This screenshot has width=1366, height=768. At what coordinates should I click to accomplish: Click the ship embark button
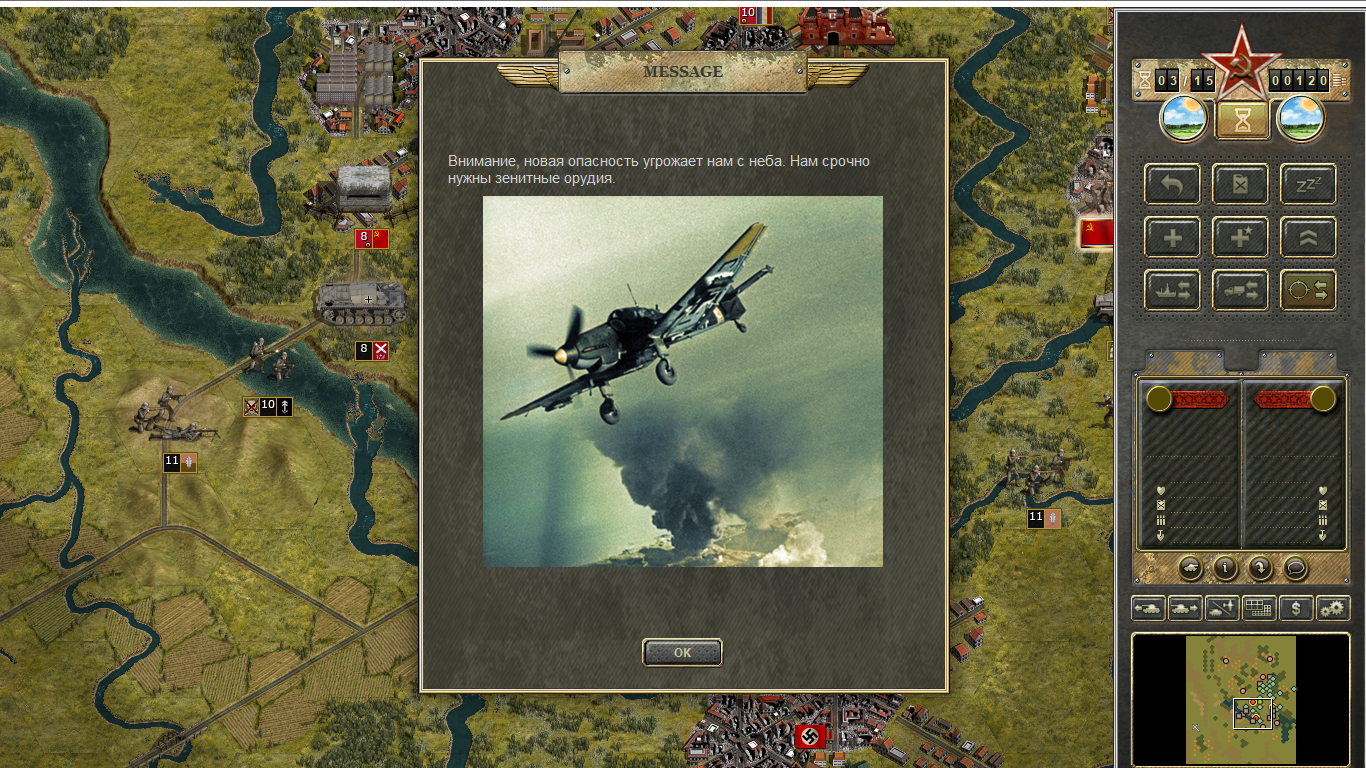coord(1172,290)
